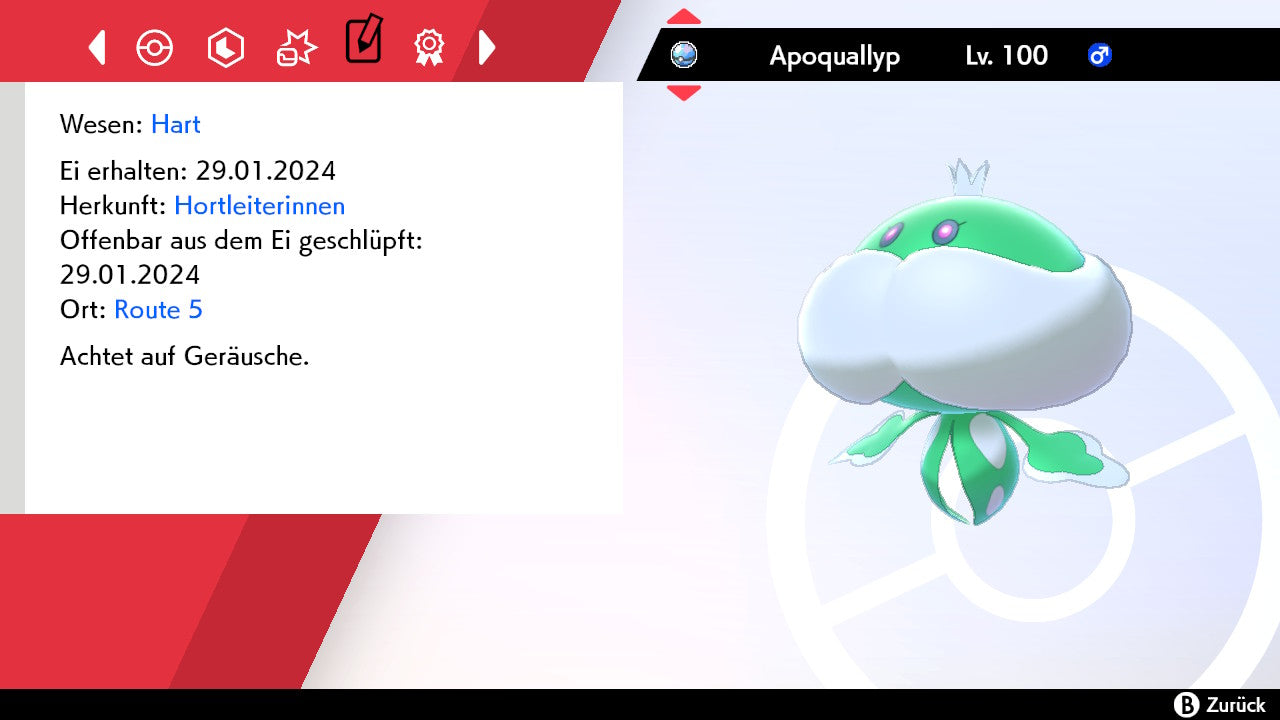Select the trainer memo notepad tab

[x=363, y=40]
